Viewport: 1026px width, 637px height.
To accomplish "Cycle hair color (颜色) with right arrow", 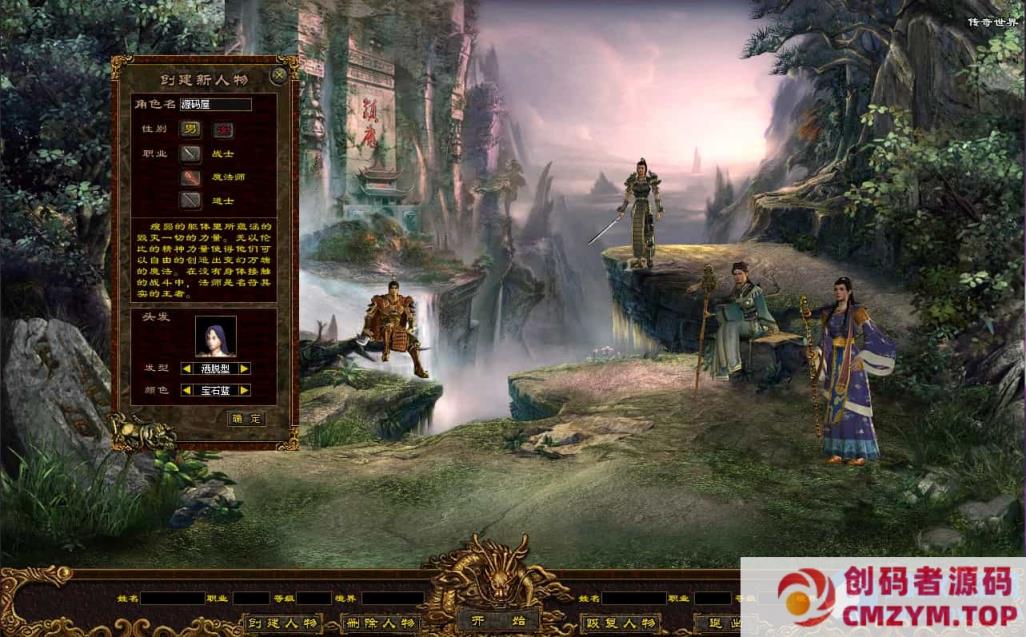I will (x=244, y=390).
